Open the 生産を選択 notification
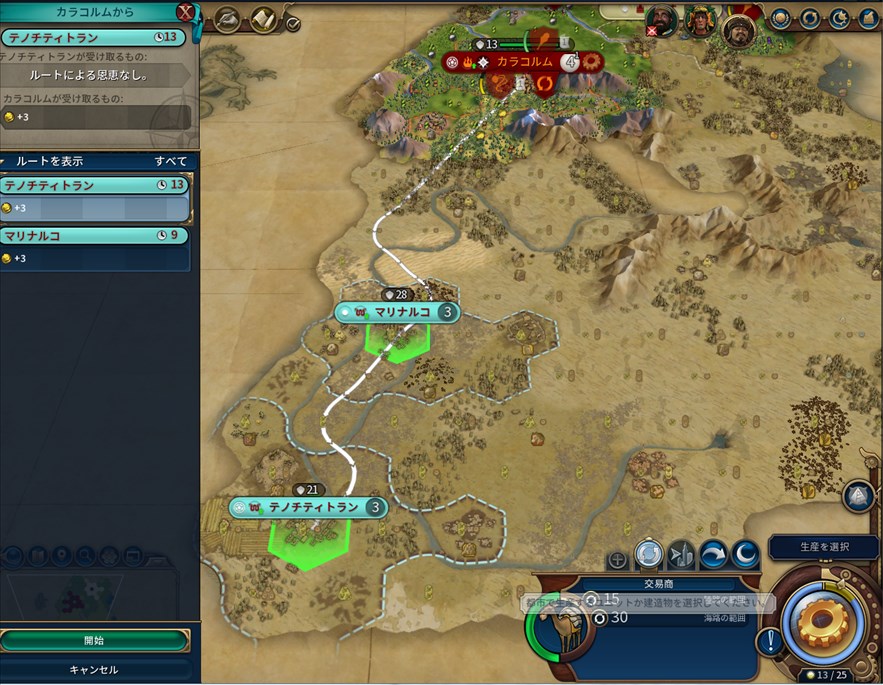883x685 pixels. 824,546
